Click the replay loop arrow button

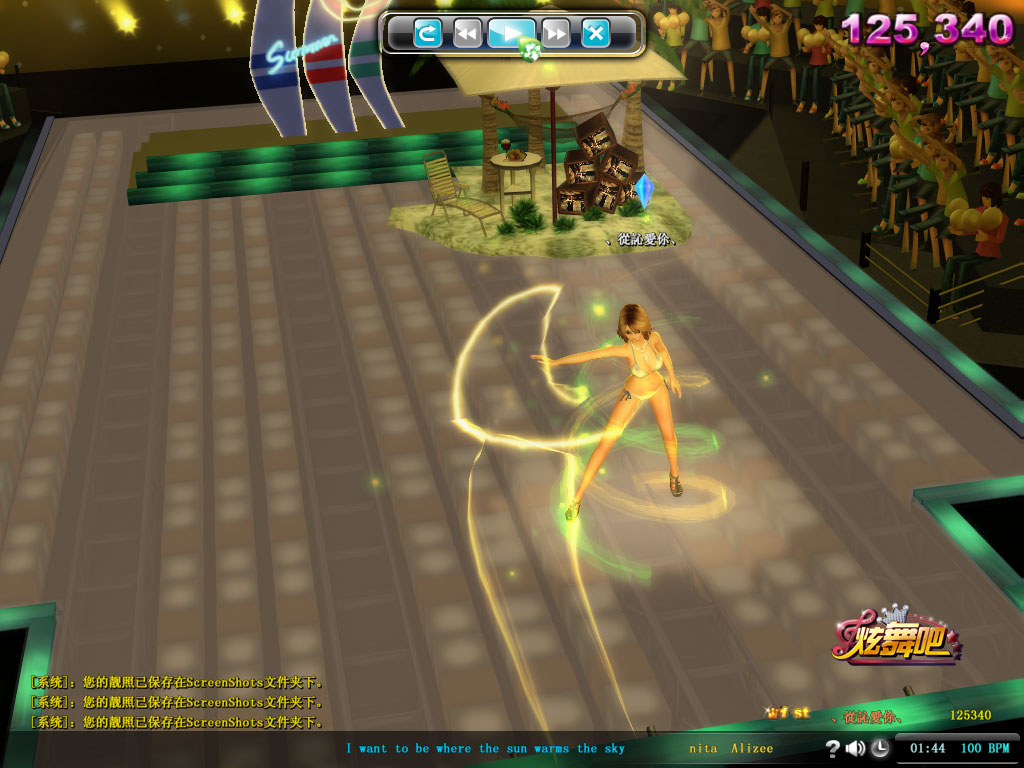pyautogui.click(x=428, y=34)
